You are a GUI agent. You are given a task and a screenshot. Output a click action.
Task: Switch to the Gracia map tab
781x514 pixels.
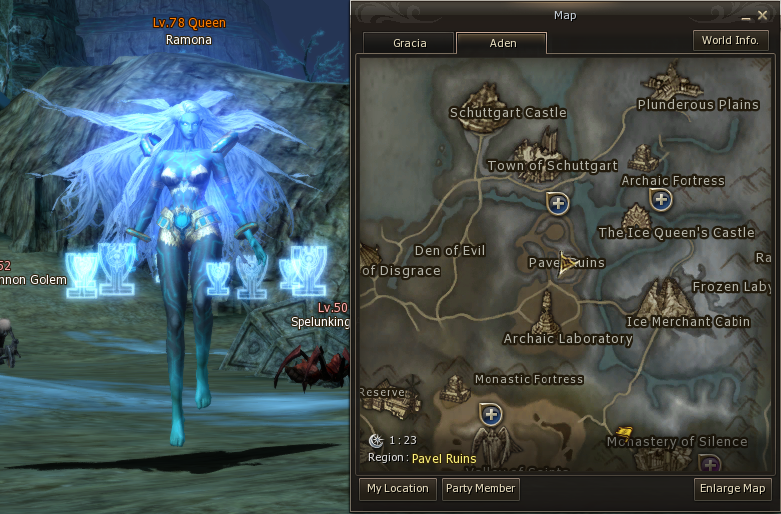409,43
